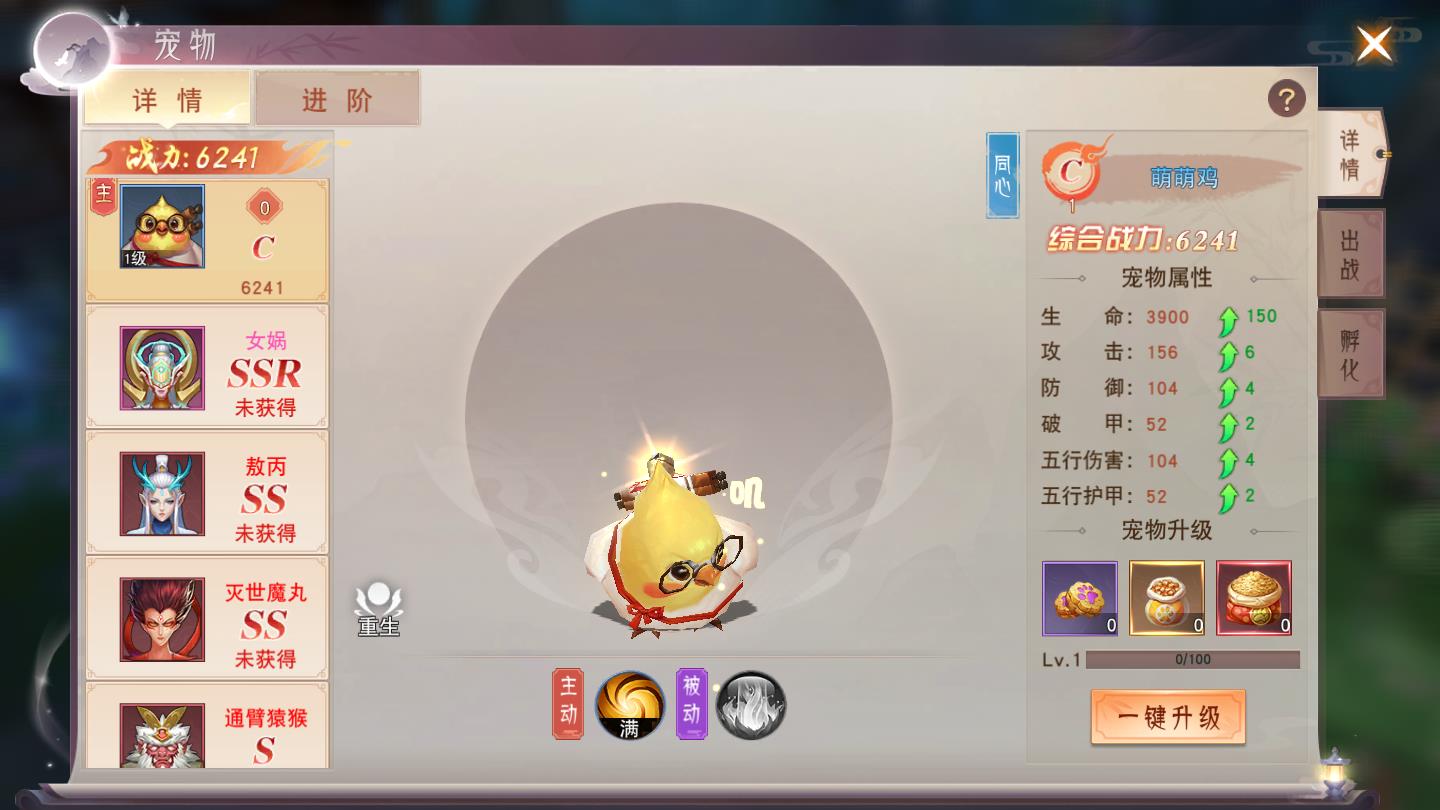Select the 敖丙 SS pet entry
This screenshot has height=810, width=1440.
(206, 492)
